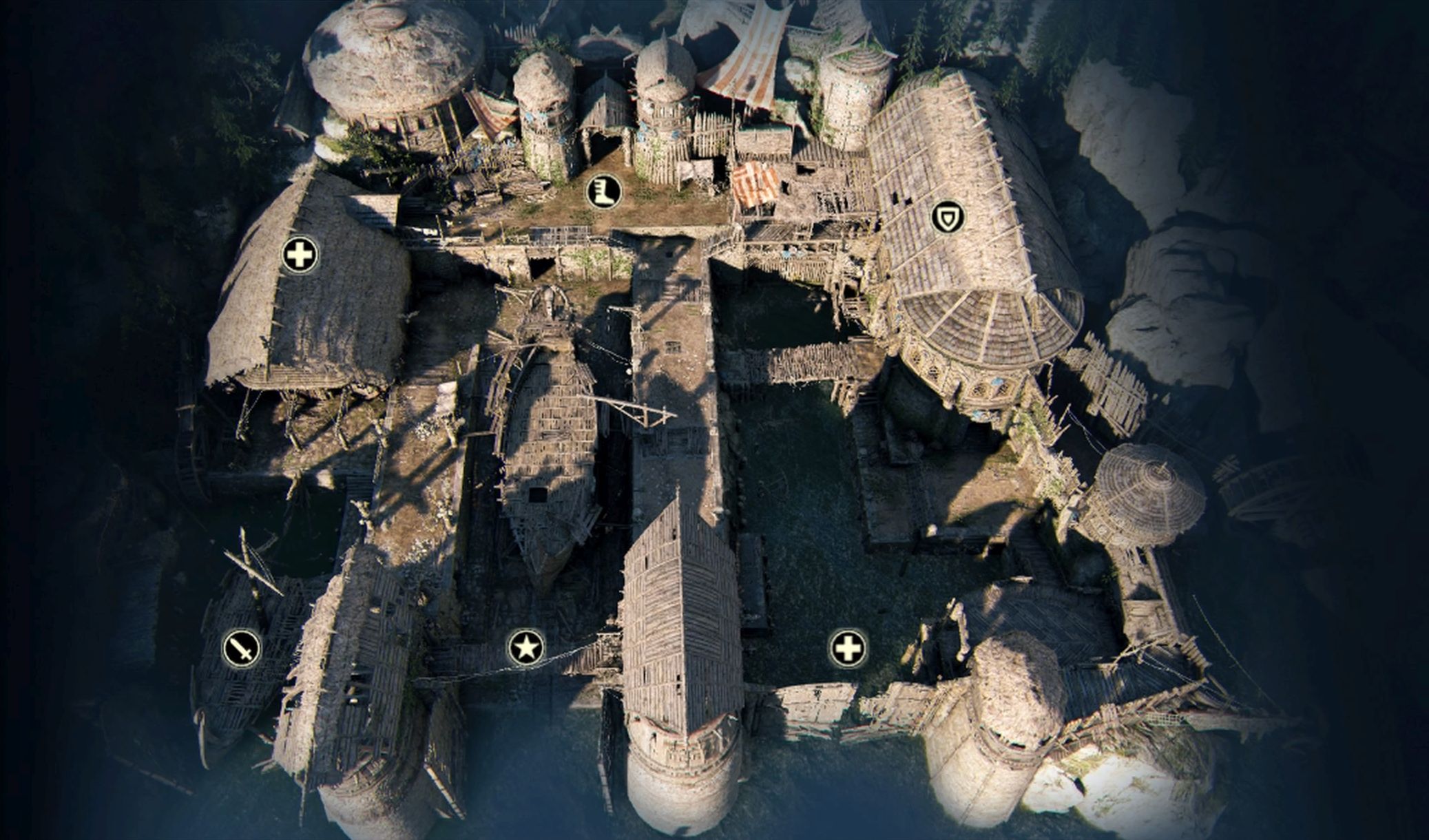The height and width of the screenshot is (840, 1429).
Task: Select the star marker on the map
Action: [526, 648]
